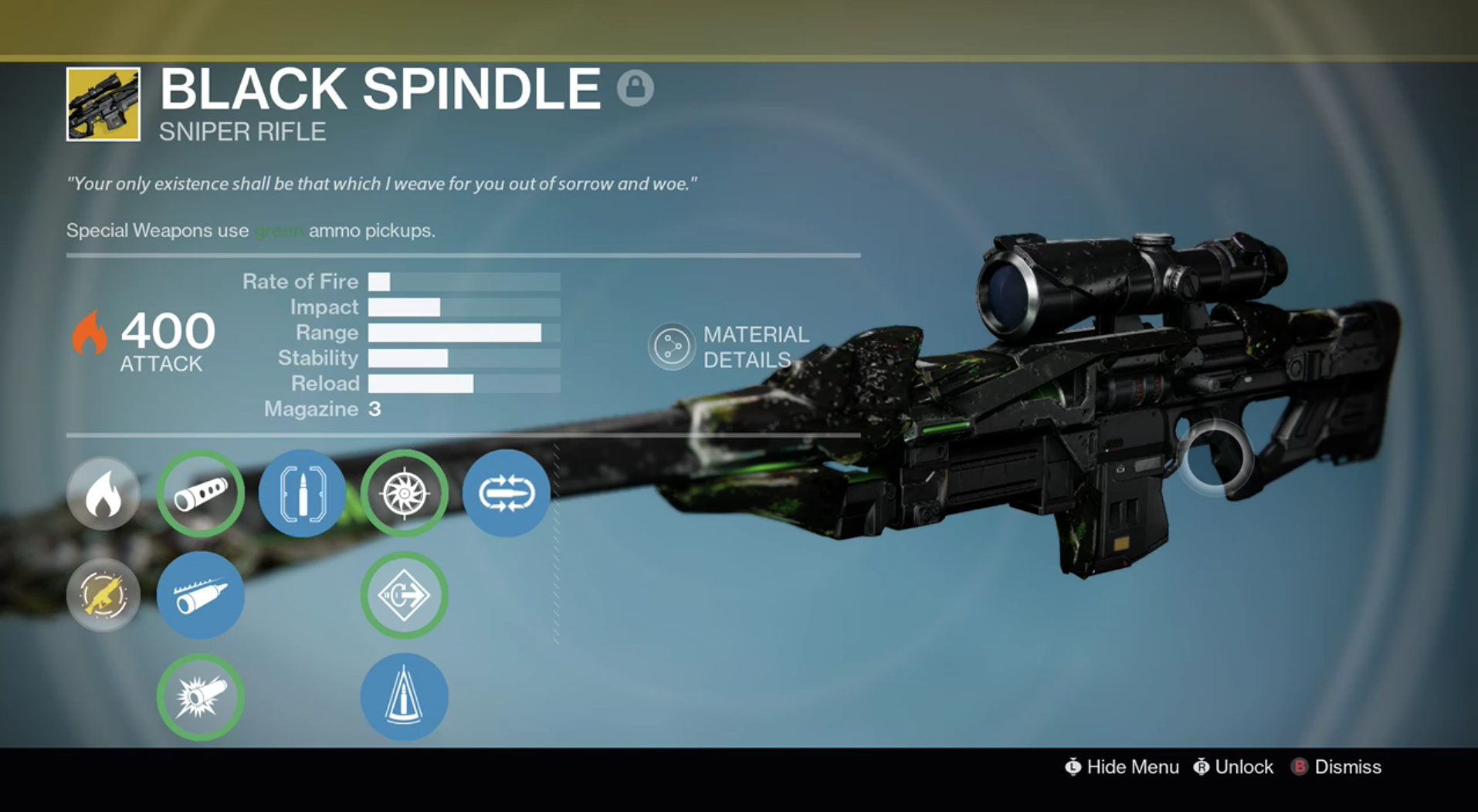Click the blue swap arrows perk

[507, 493]
